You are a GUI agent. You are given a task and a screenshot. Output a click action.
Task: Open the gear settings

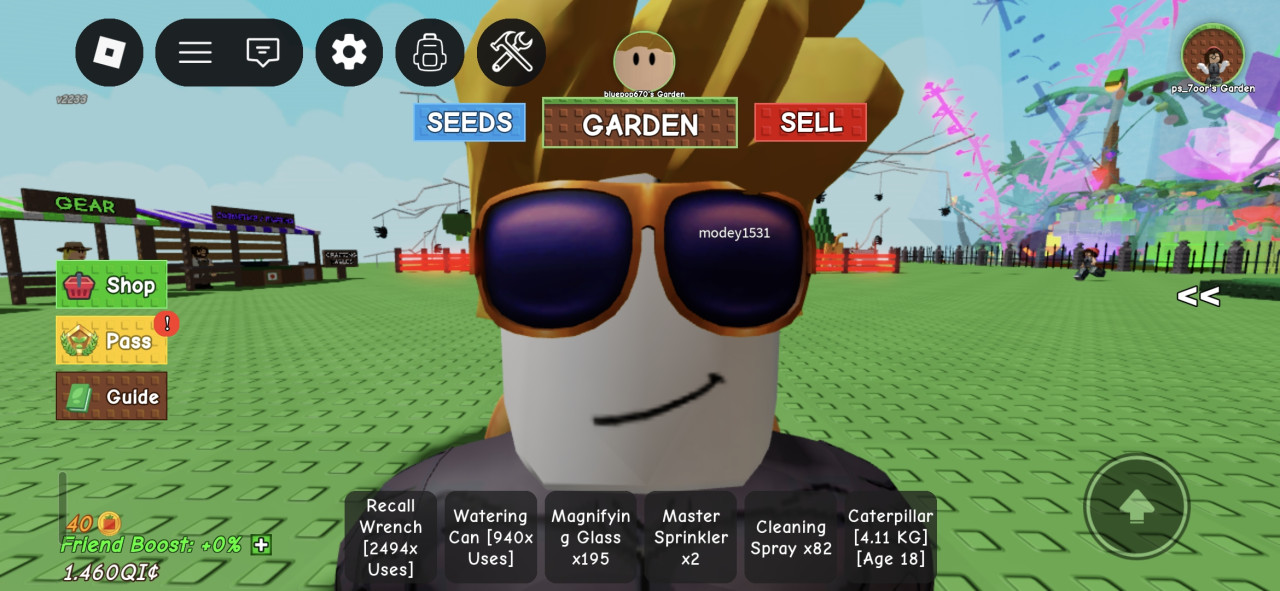pyautogui.click(x=349, y=52)
